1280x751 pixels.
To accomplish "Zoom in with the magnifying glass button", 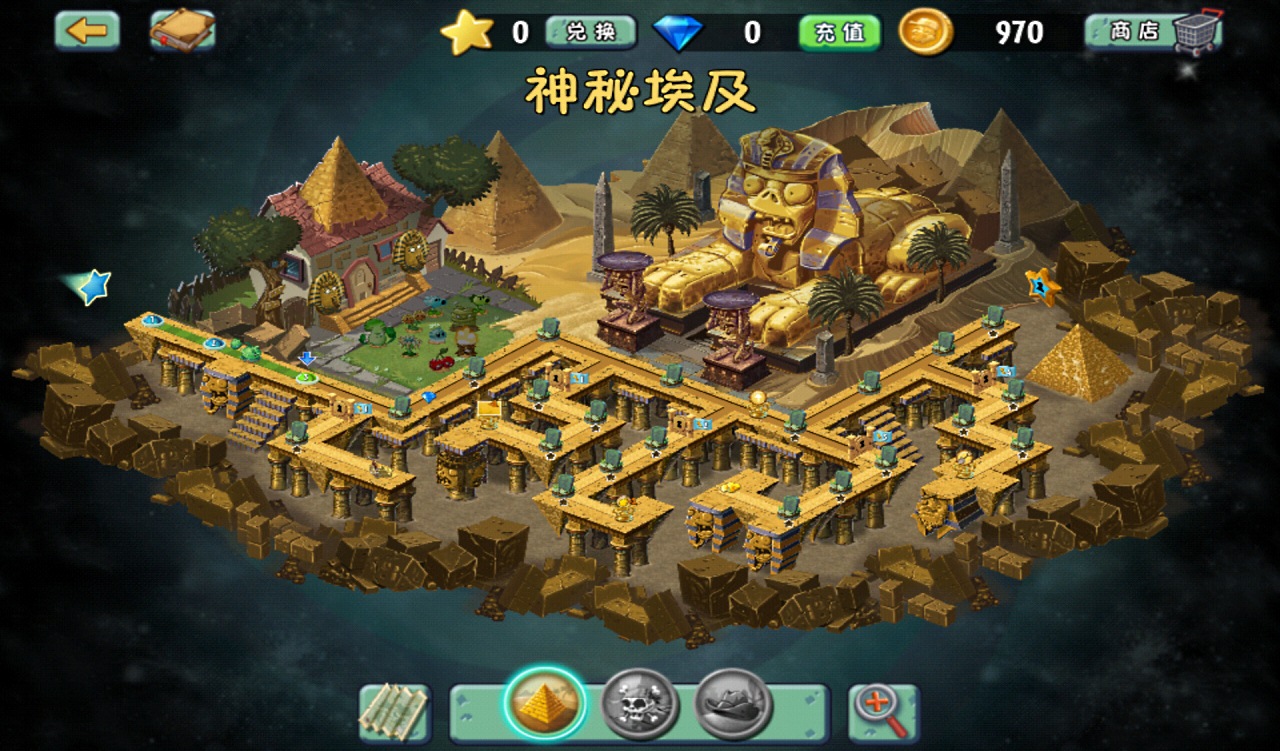I will 883,711.
